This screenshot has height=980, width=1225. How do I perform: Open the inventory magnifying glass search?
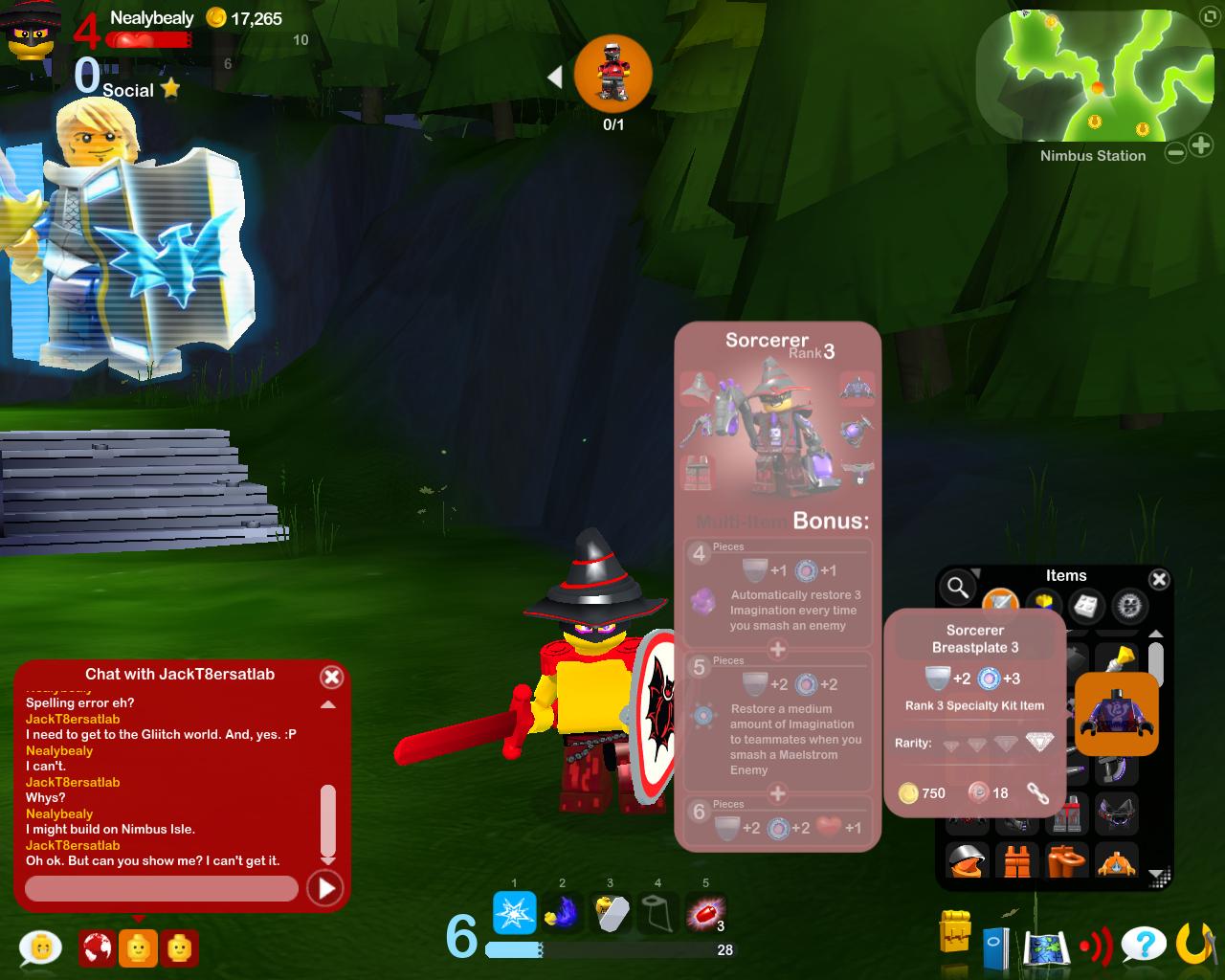pyautogui.click(x=956, y=588)
